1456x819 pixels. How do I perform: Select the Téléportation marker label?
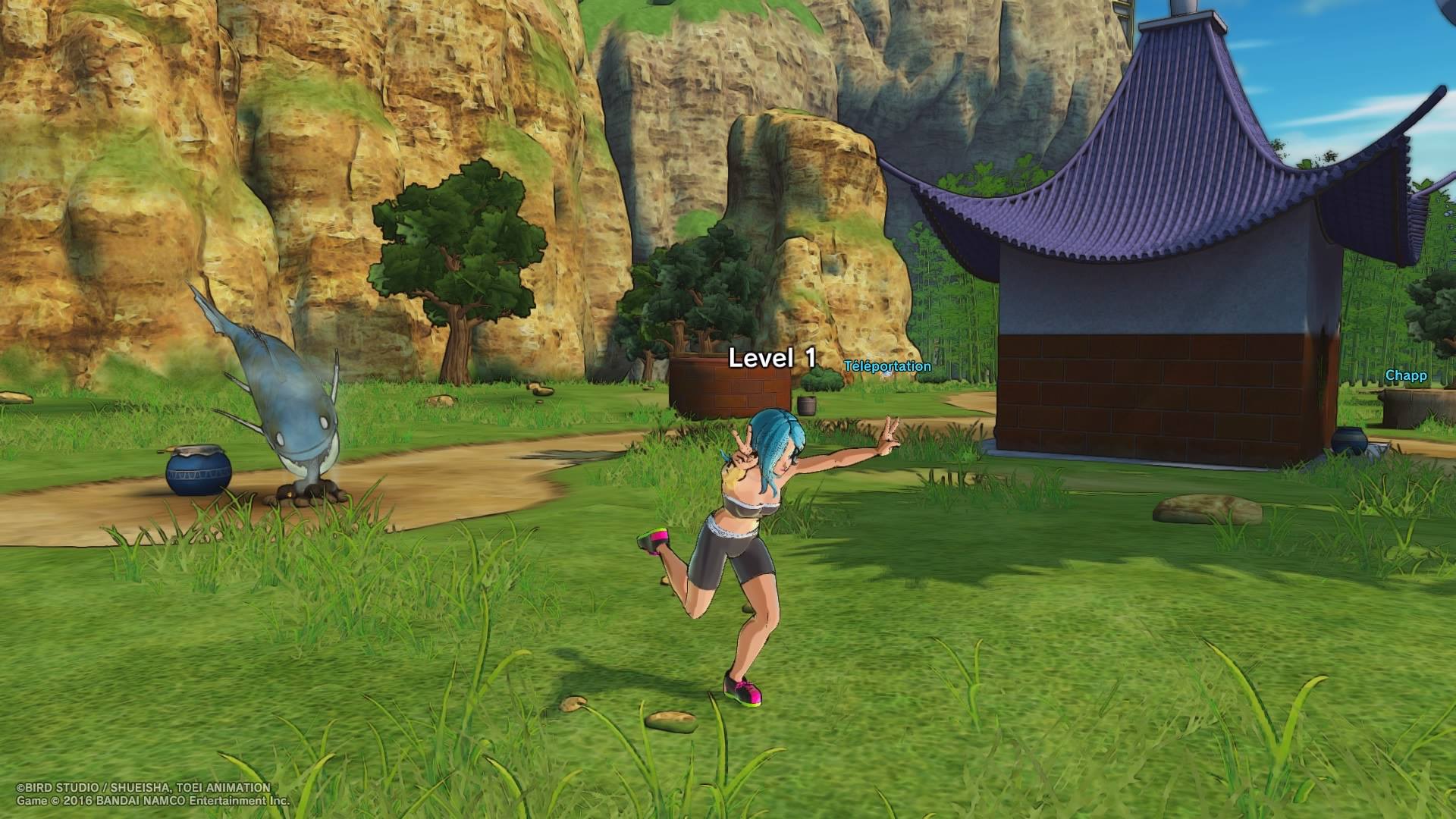[x=887, y=366]
